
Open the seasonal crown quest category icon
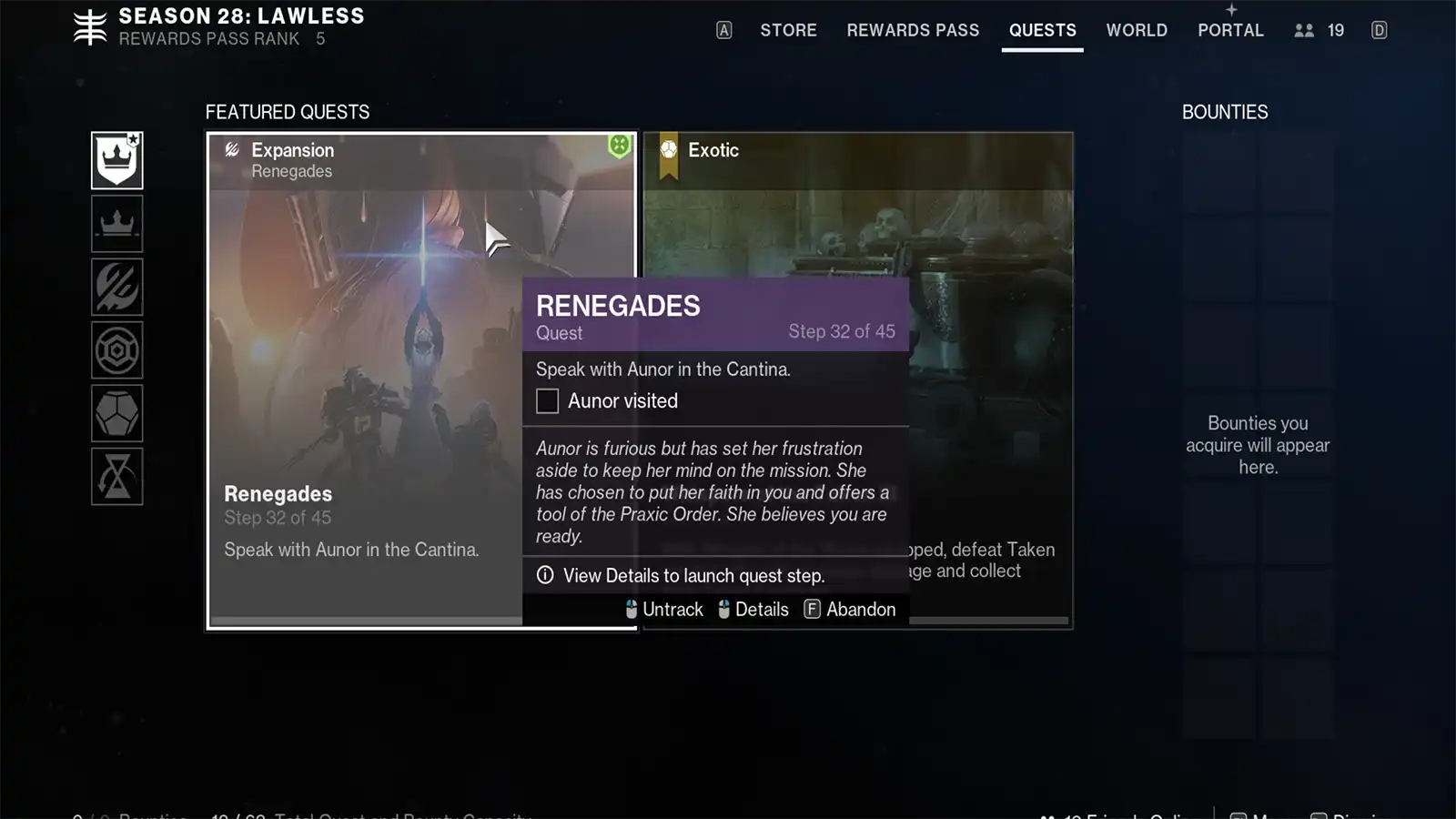[116, 224]
